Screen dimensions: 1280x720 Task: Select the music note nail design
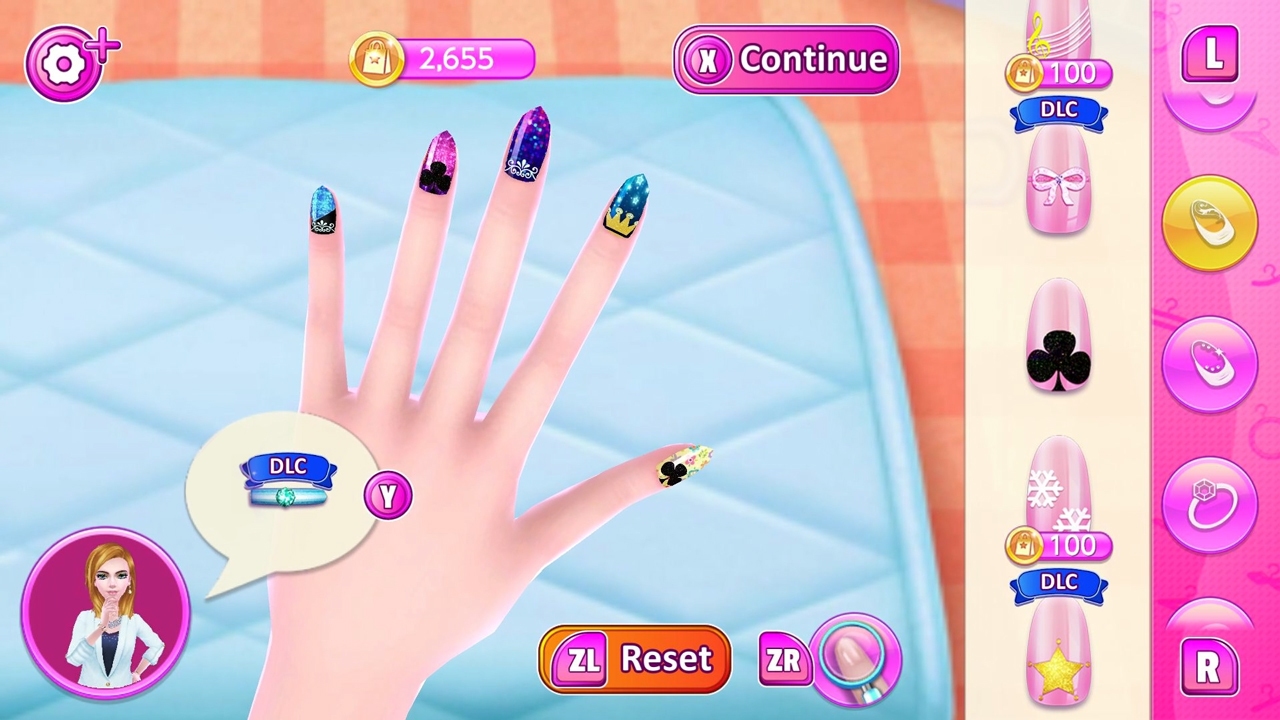[1058, 30]
